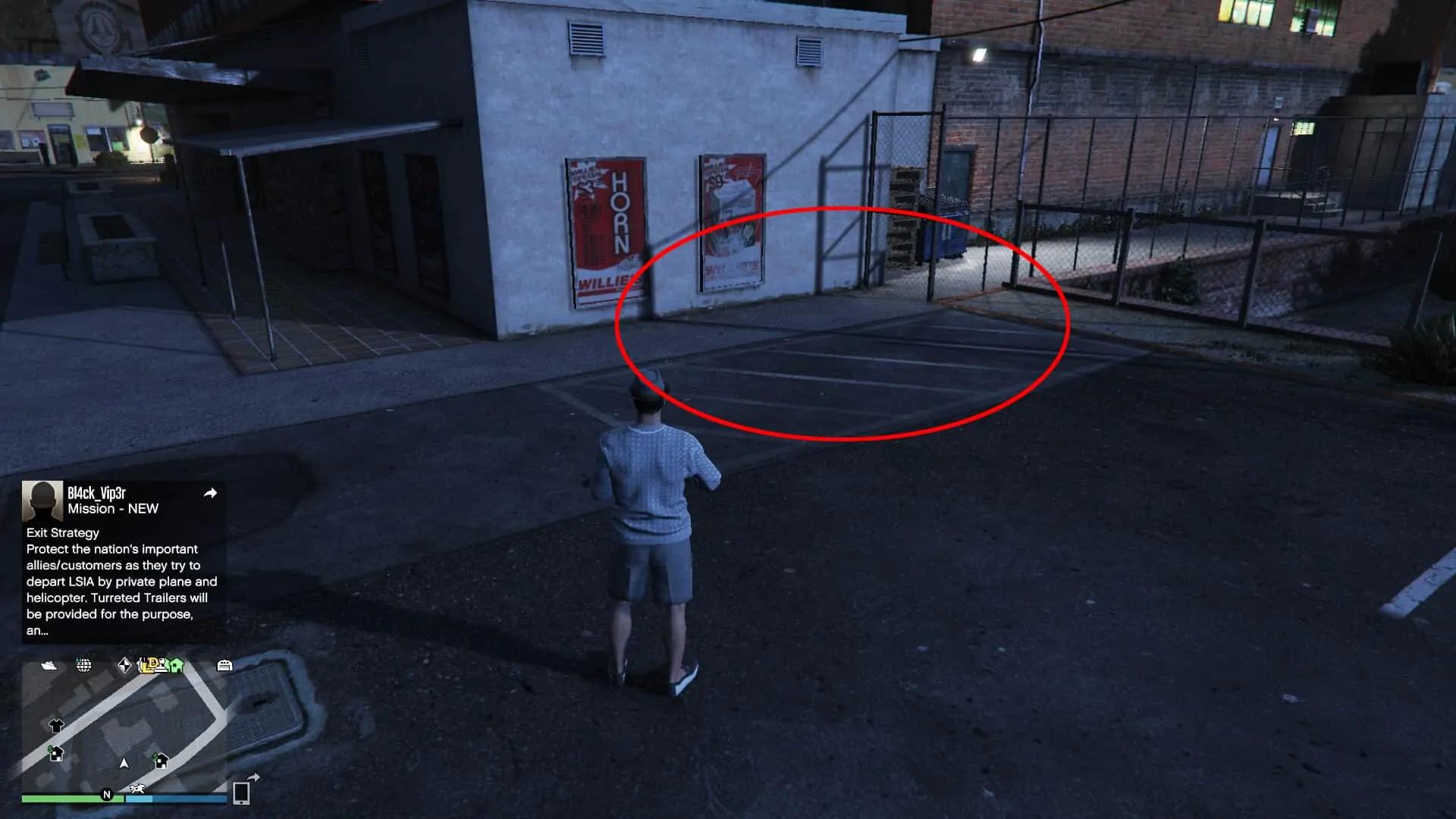
Task: Select the second for-sale house blip near player arrow
Action: (160, 761)
